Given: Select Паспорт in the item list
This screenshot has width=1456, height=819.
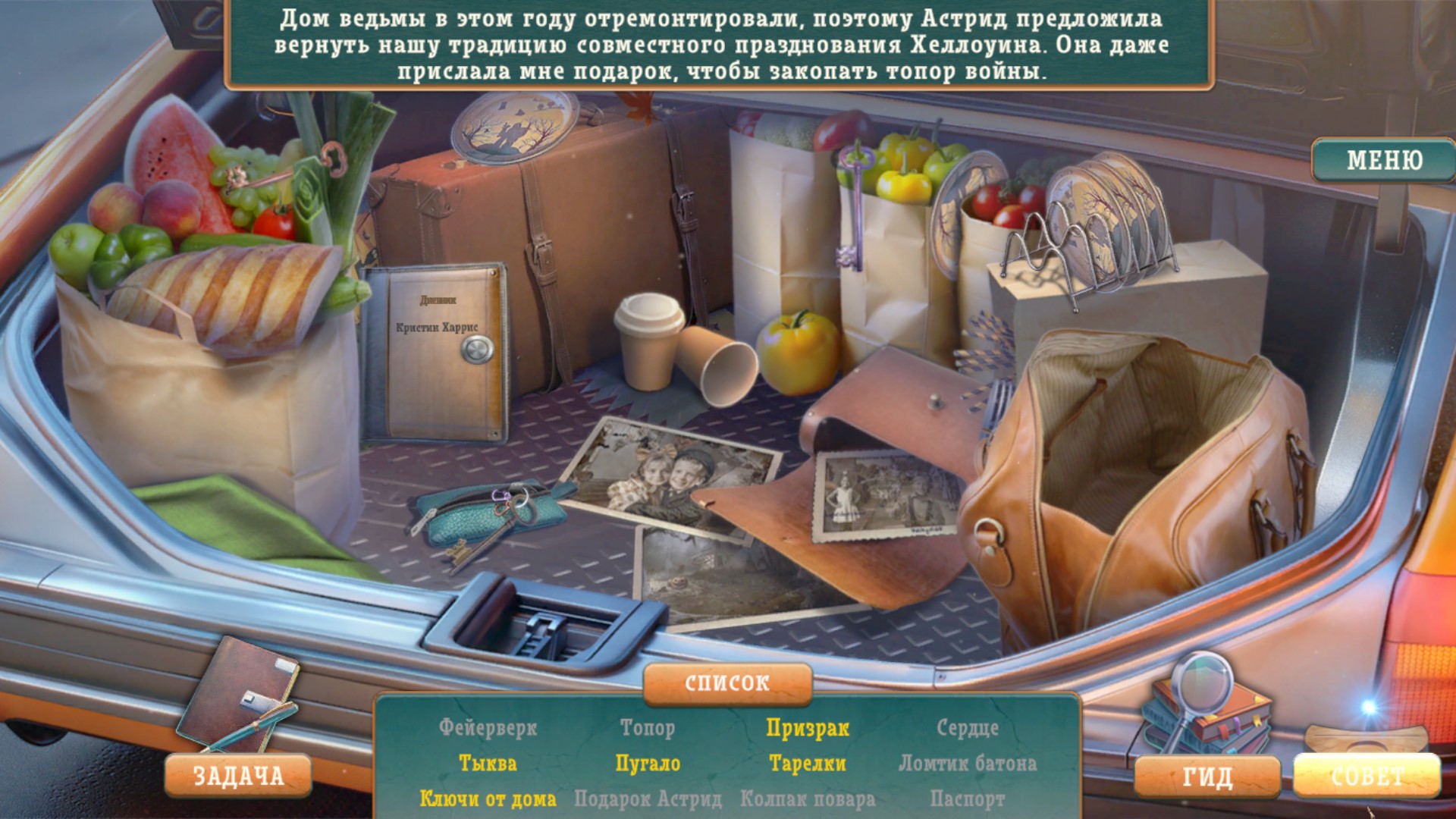Looking at the screenshot, I should 968,799.
